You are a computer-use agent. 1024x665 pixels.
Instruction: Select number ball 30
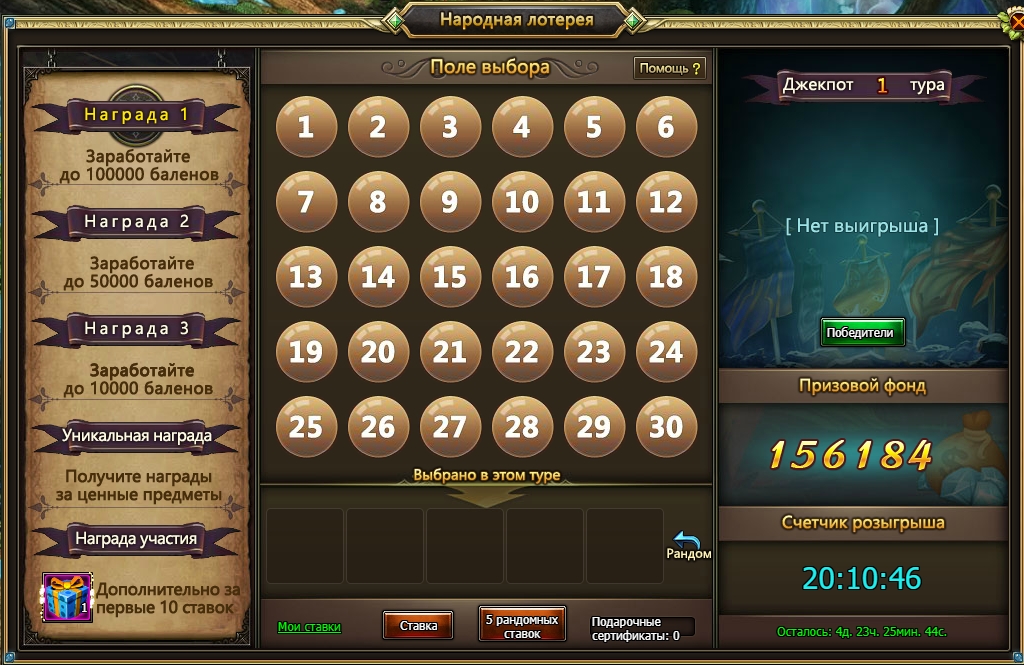[x=665, y=426]
